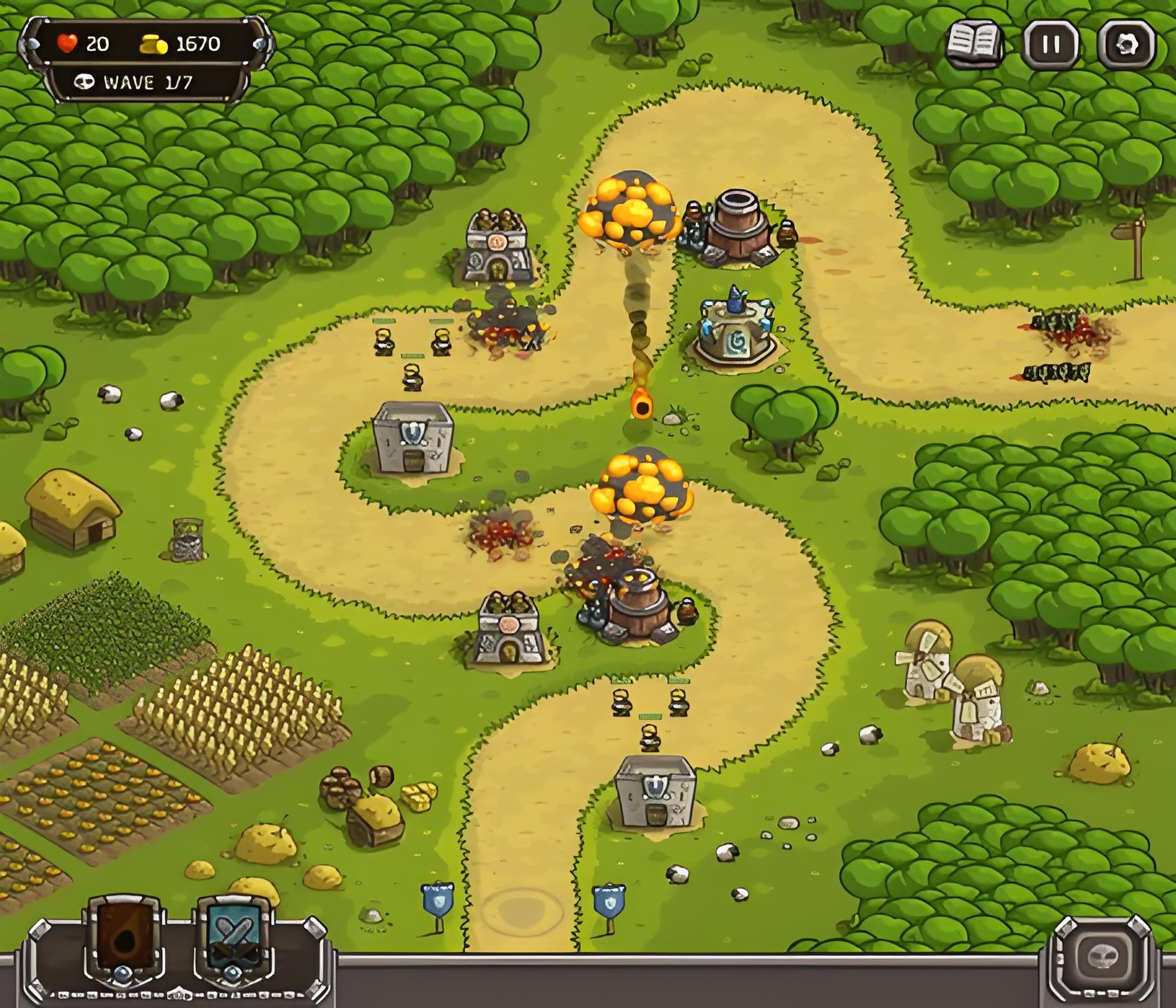
Task: Open the gear options menu
Action: coord(1126,45)
